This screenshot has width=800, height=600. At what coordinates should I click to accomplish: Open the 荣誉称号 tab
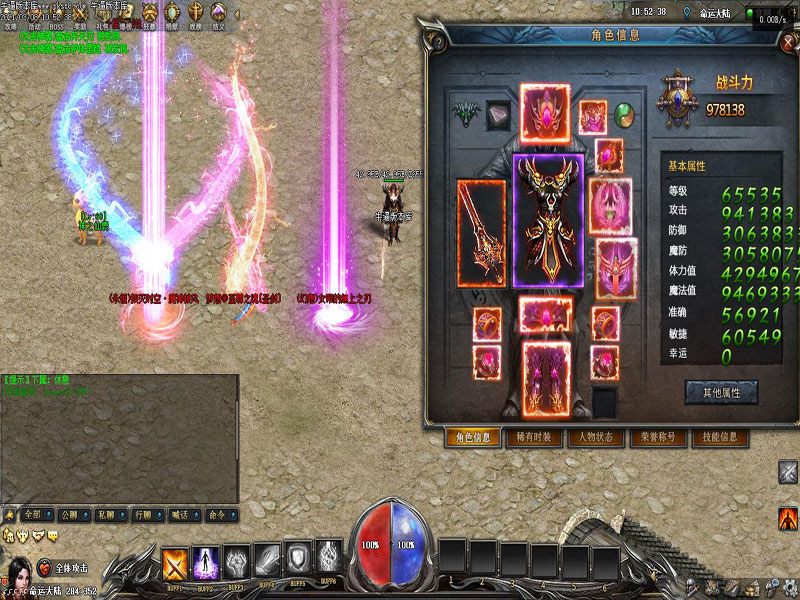[x=657, y=437]
